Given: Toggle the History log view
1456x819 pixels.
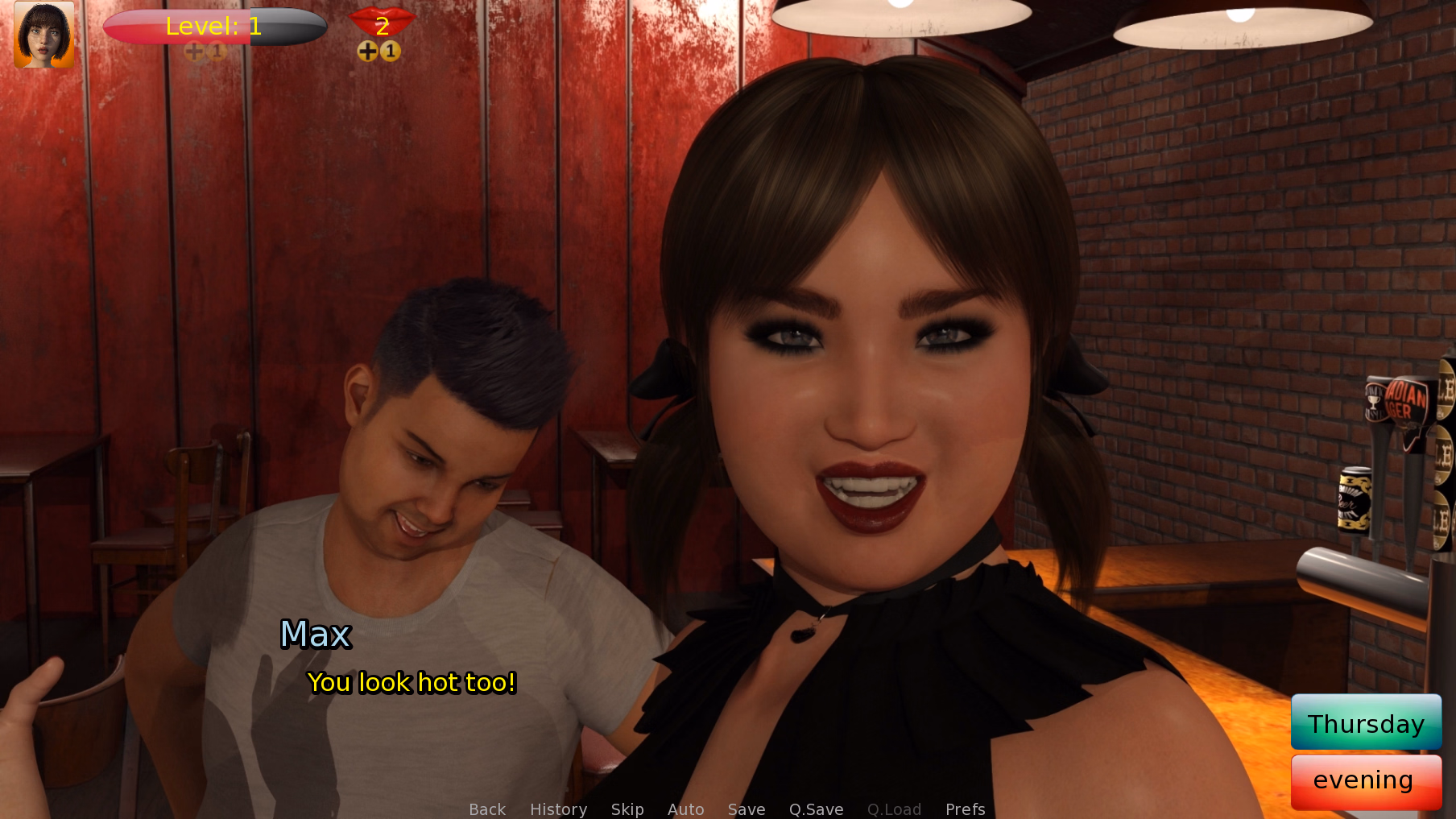Looking at the screenshot, I should pos(558,809).
